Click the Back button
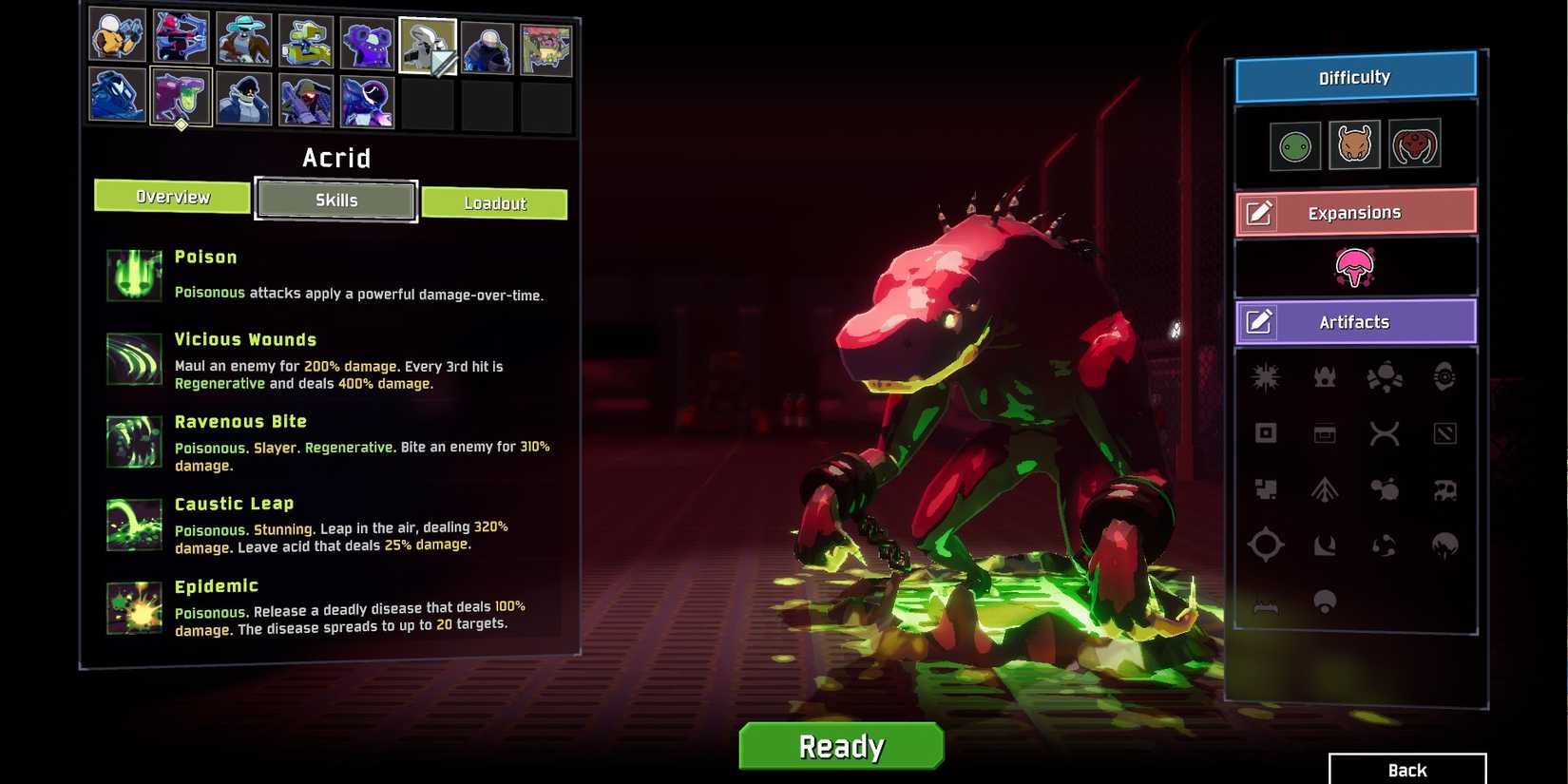Image resolution: width=1568 pixels, height=784 pixels. pyautogui.click(x=1406, y=770)
